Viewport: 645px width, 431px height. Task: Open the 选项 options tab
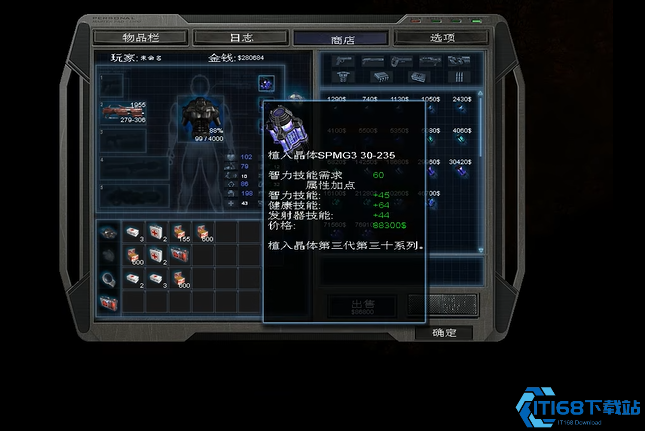pos(442,37)
